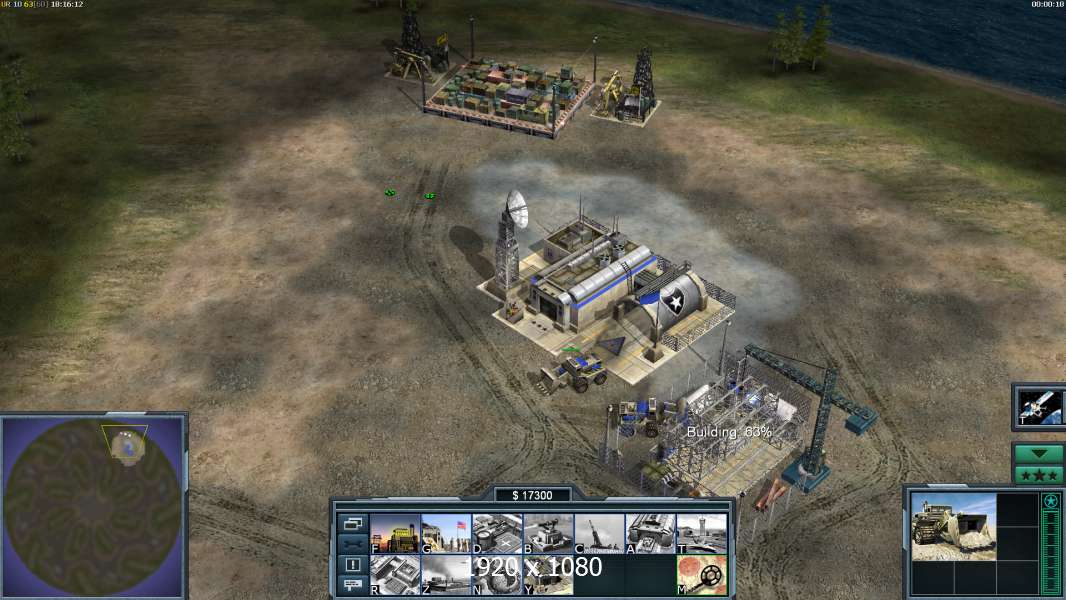The height and width of the screenshot is (600, 1066).
Task: Choose the build icon labeled A
Action: pyautogui.click(x=650, y=533)
